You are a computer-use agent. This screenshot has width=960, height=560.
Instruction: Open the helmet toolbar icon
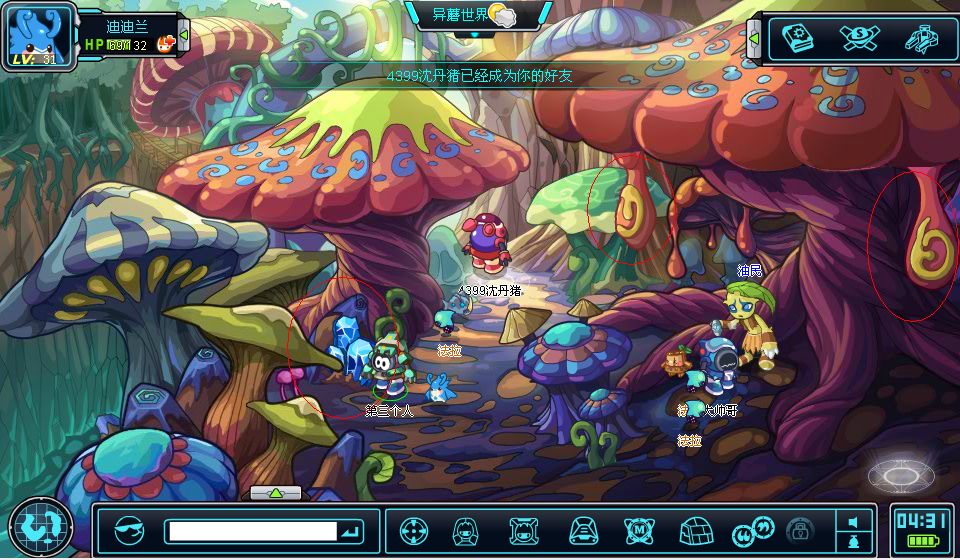click(x=583, y=530)
